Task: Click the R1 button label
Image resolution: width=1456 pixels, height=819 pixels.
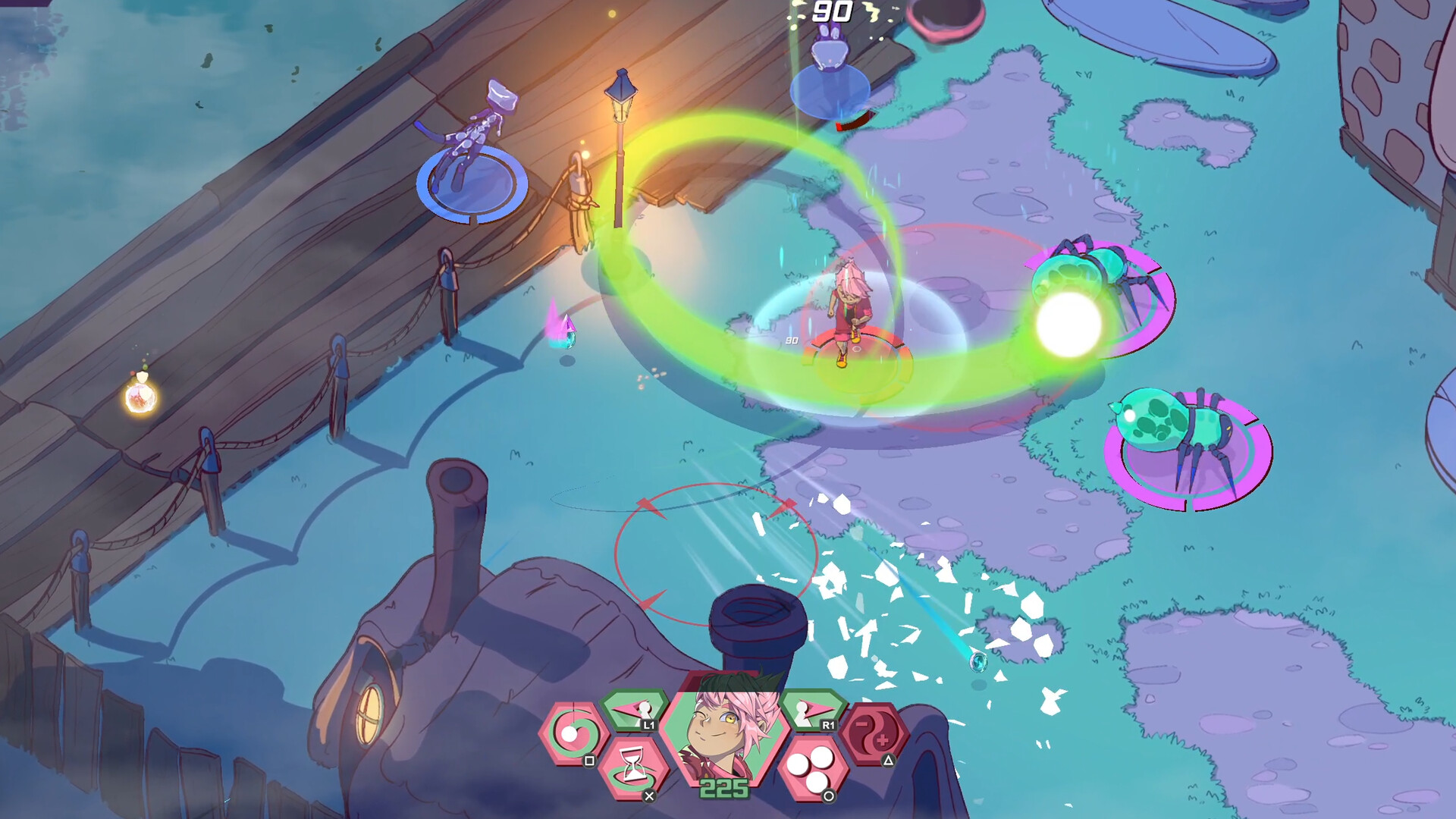Action: tap(827, 724)
